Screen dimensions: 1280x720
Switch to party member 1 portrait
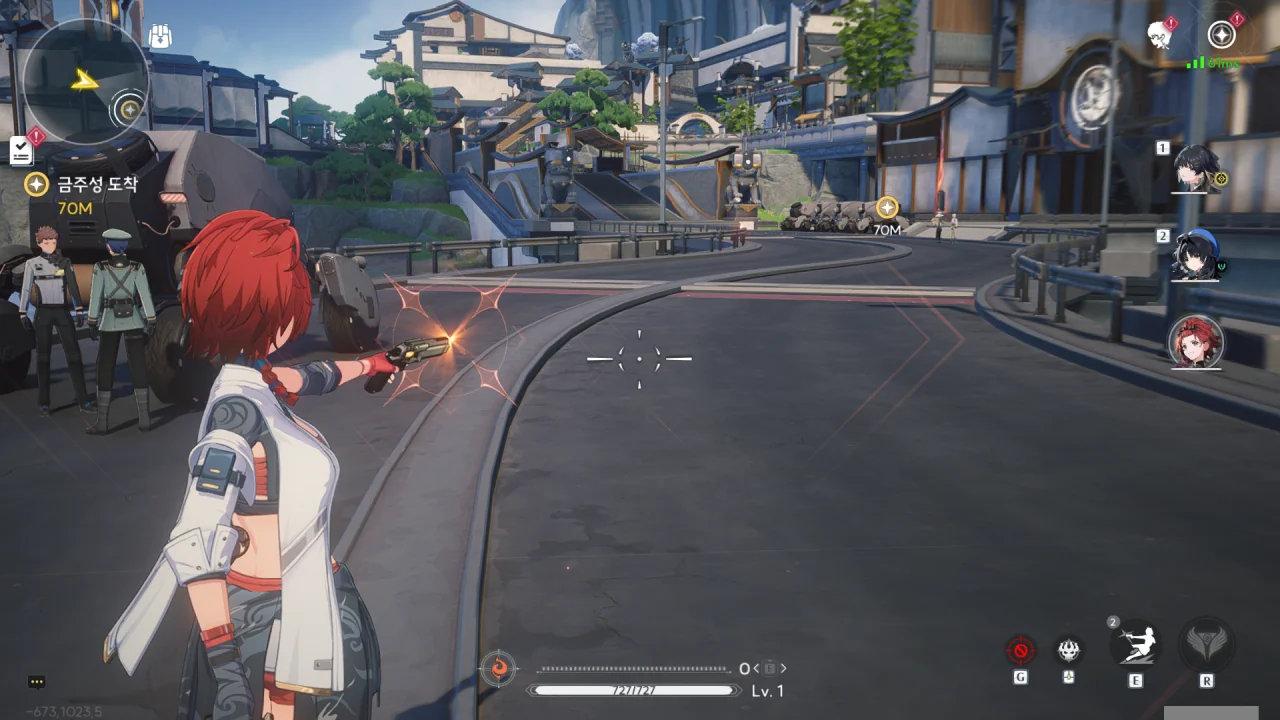click(x=1196, y=168)
